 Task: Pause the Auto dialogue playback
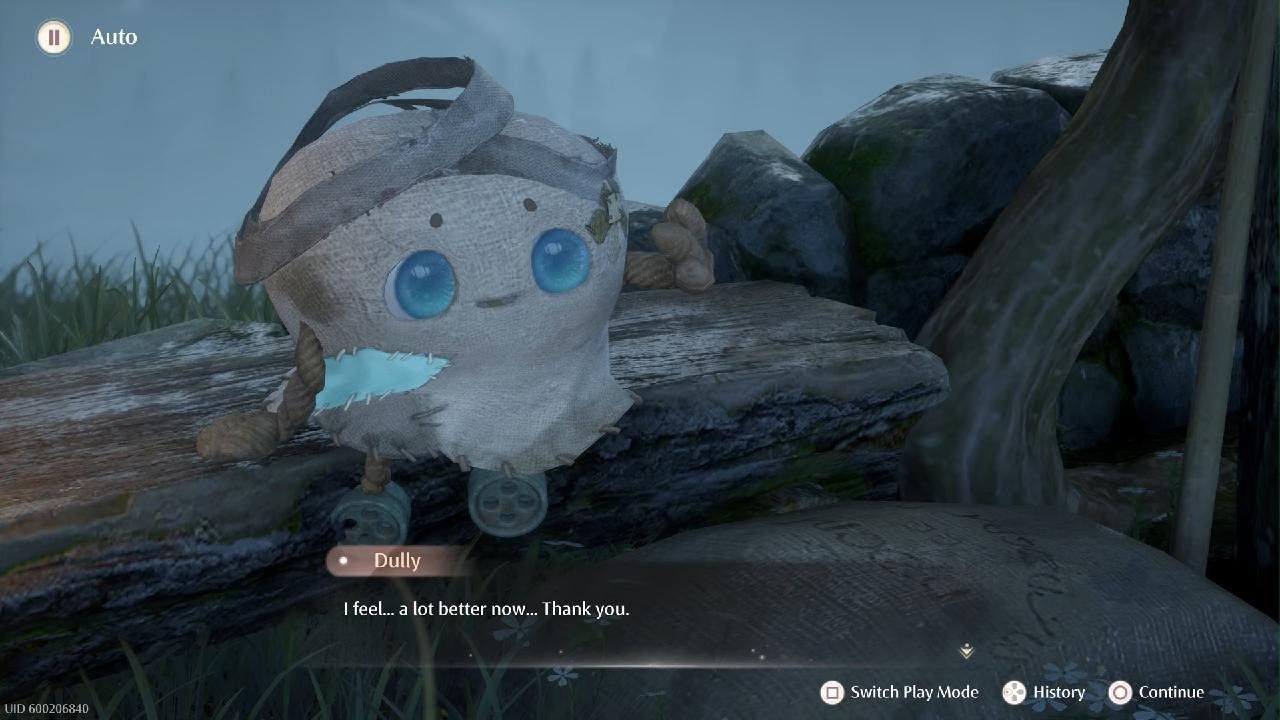54,38
